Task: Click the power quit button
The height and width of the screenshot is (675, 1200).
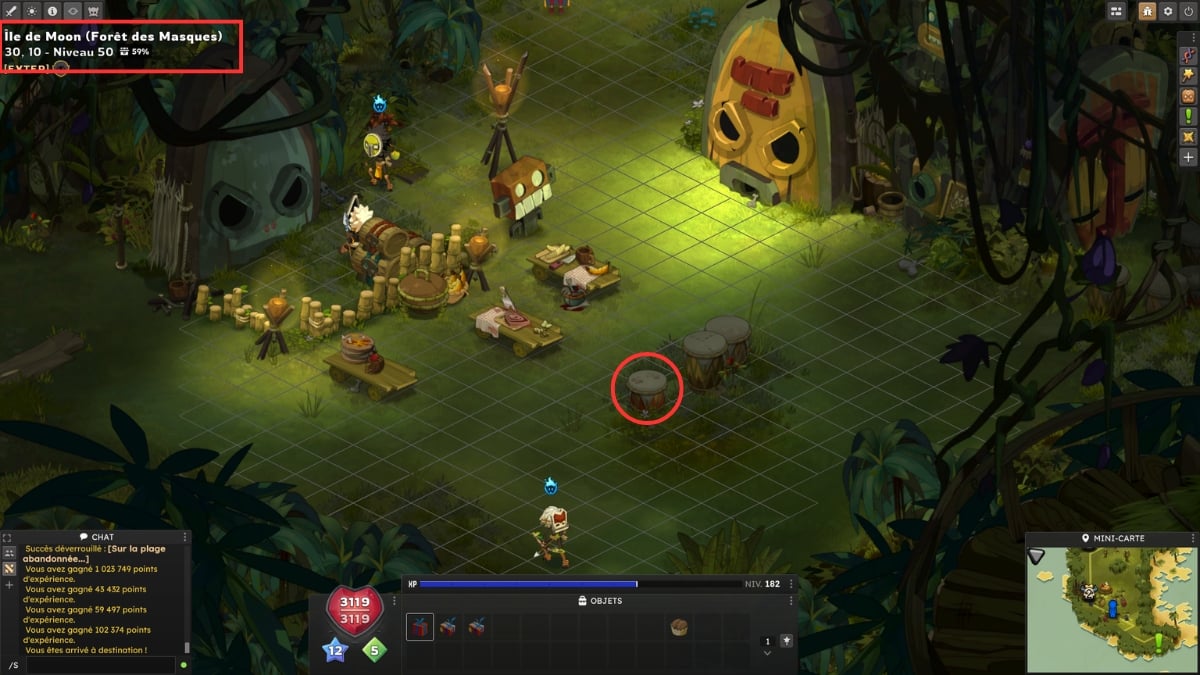Action: point(1188,11)
